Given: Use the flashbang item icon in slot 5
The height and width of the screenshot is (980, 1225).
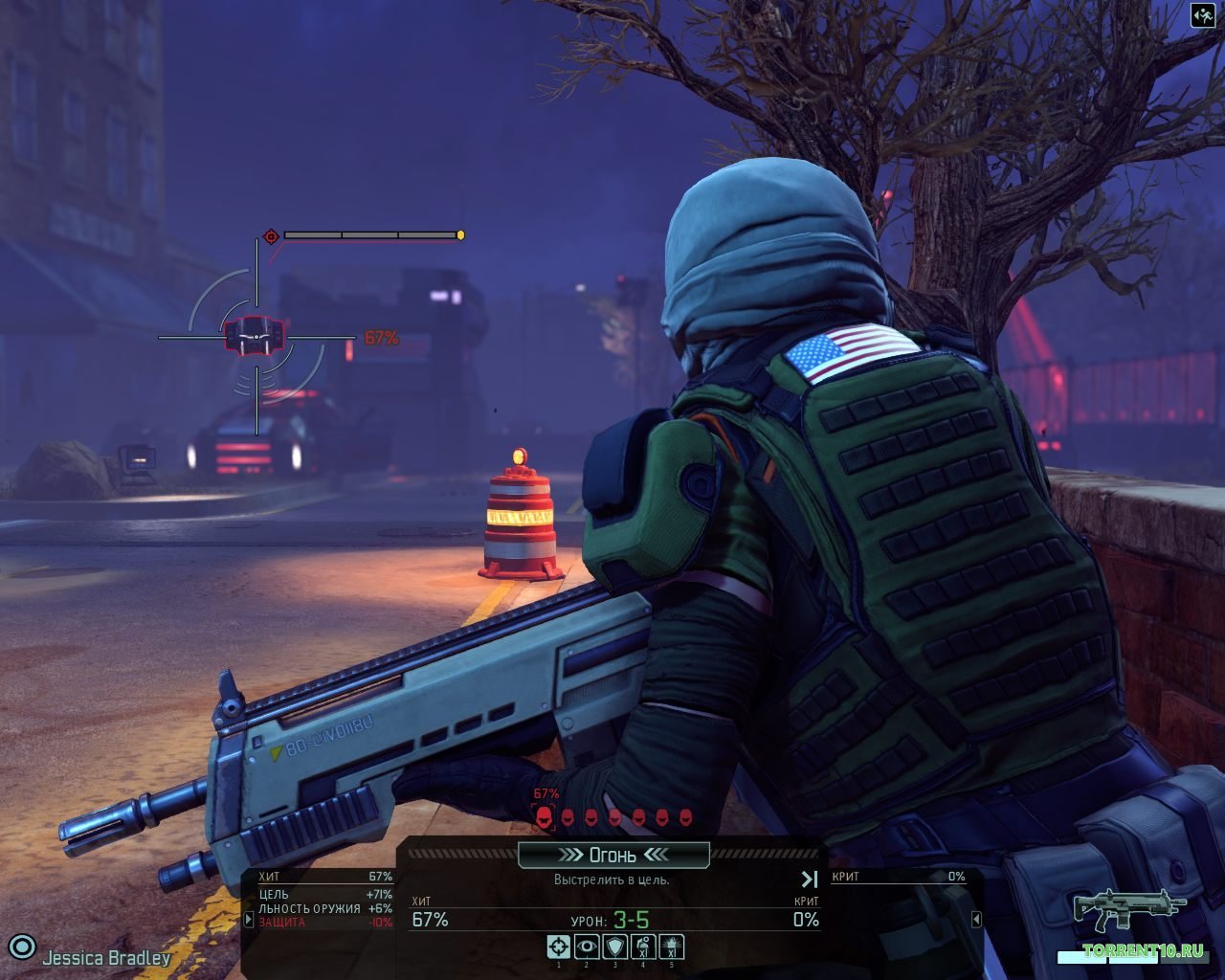Looking at the screenshot, I should (672, 945).
